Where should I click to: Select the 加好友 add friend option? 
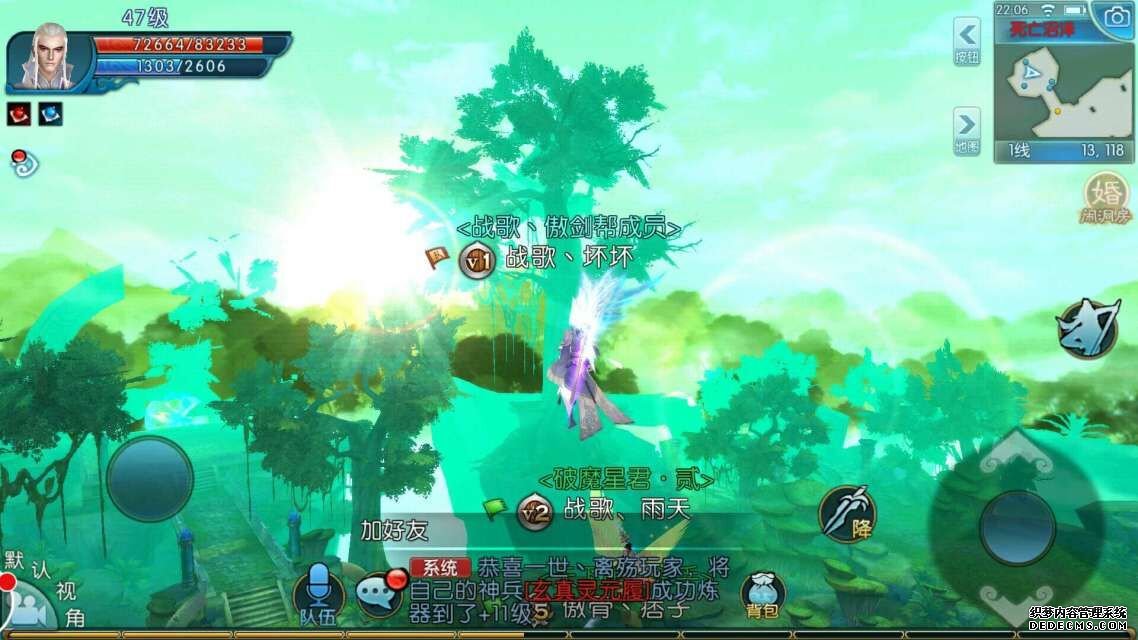(x=394, y=530)
